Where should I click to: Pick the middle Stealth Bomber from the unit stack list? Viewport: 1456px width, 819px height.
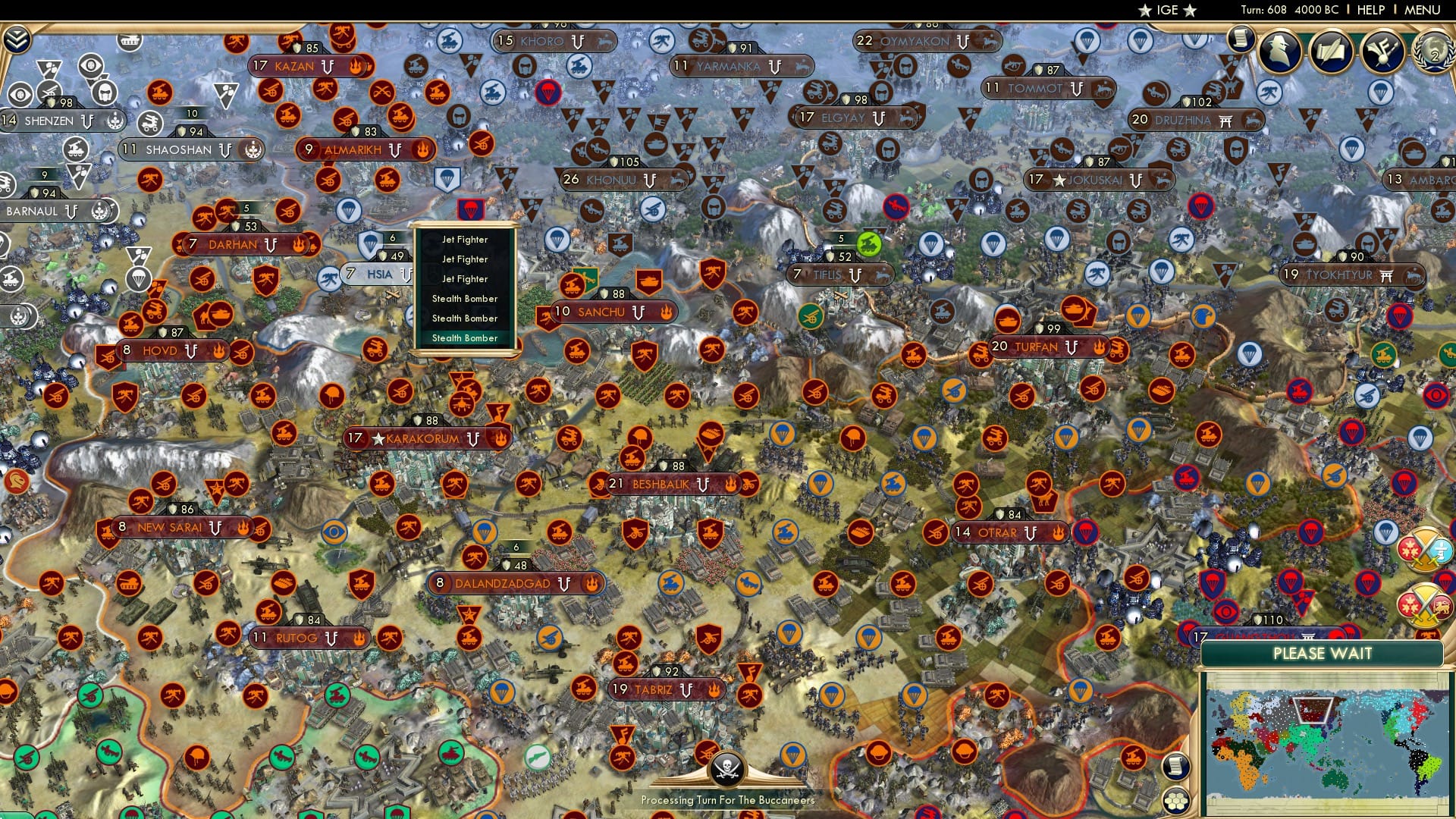pos(465,318)
